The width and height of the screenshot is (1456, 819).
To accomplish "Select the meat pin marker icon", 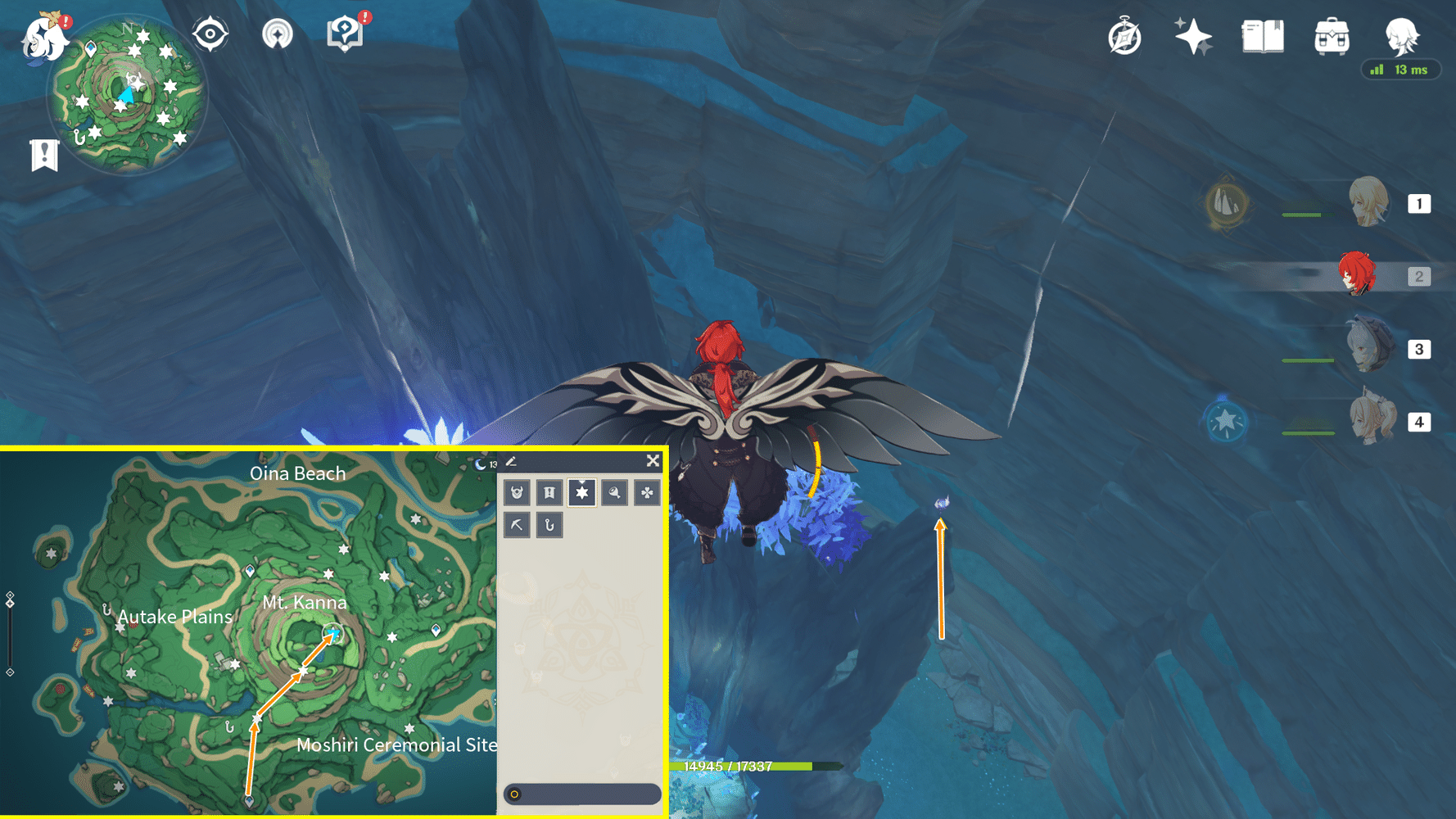I will [x=614, y=493].
